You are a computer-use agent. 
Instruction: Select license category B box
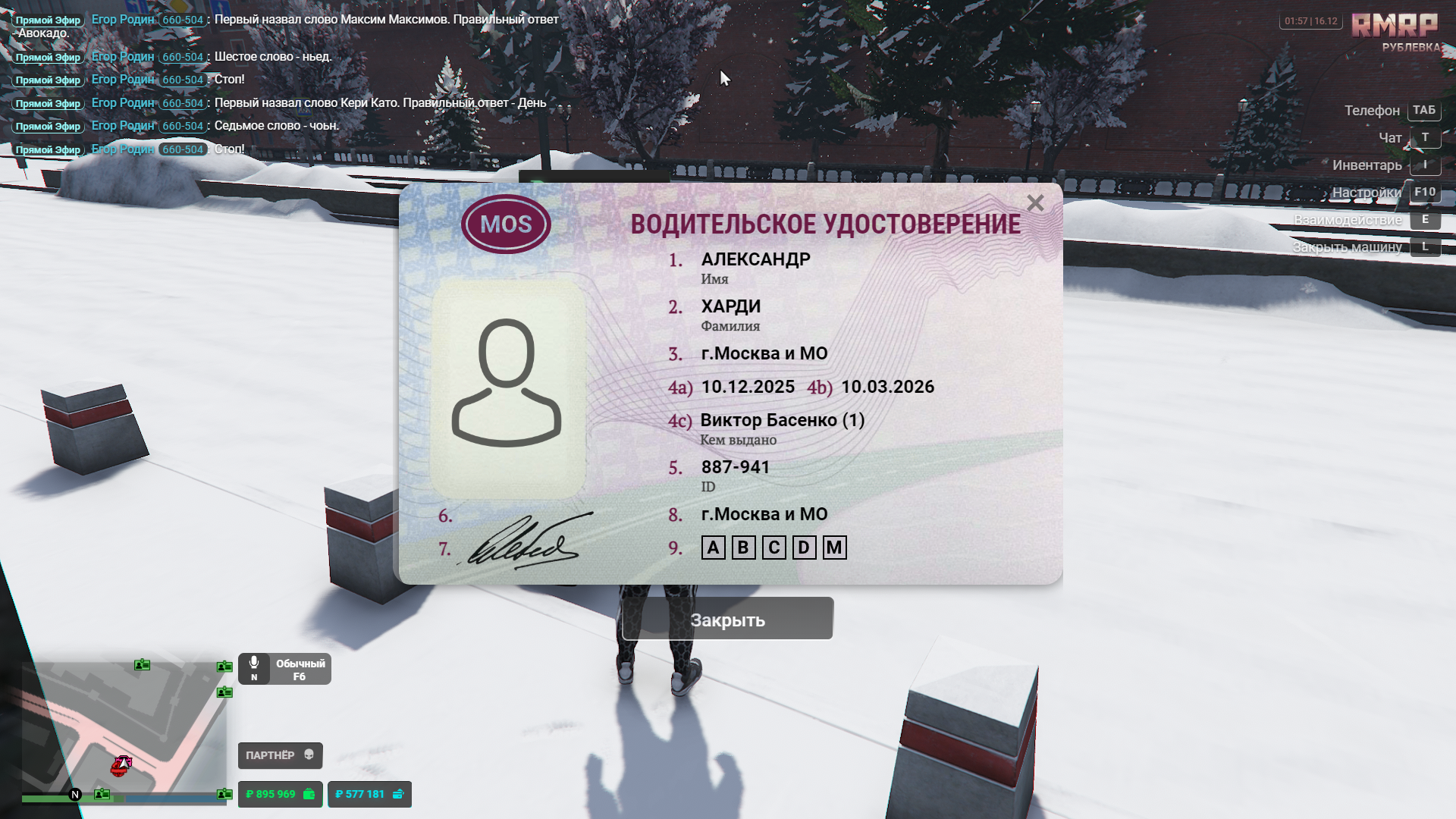point(743,548)
